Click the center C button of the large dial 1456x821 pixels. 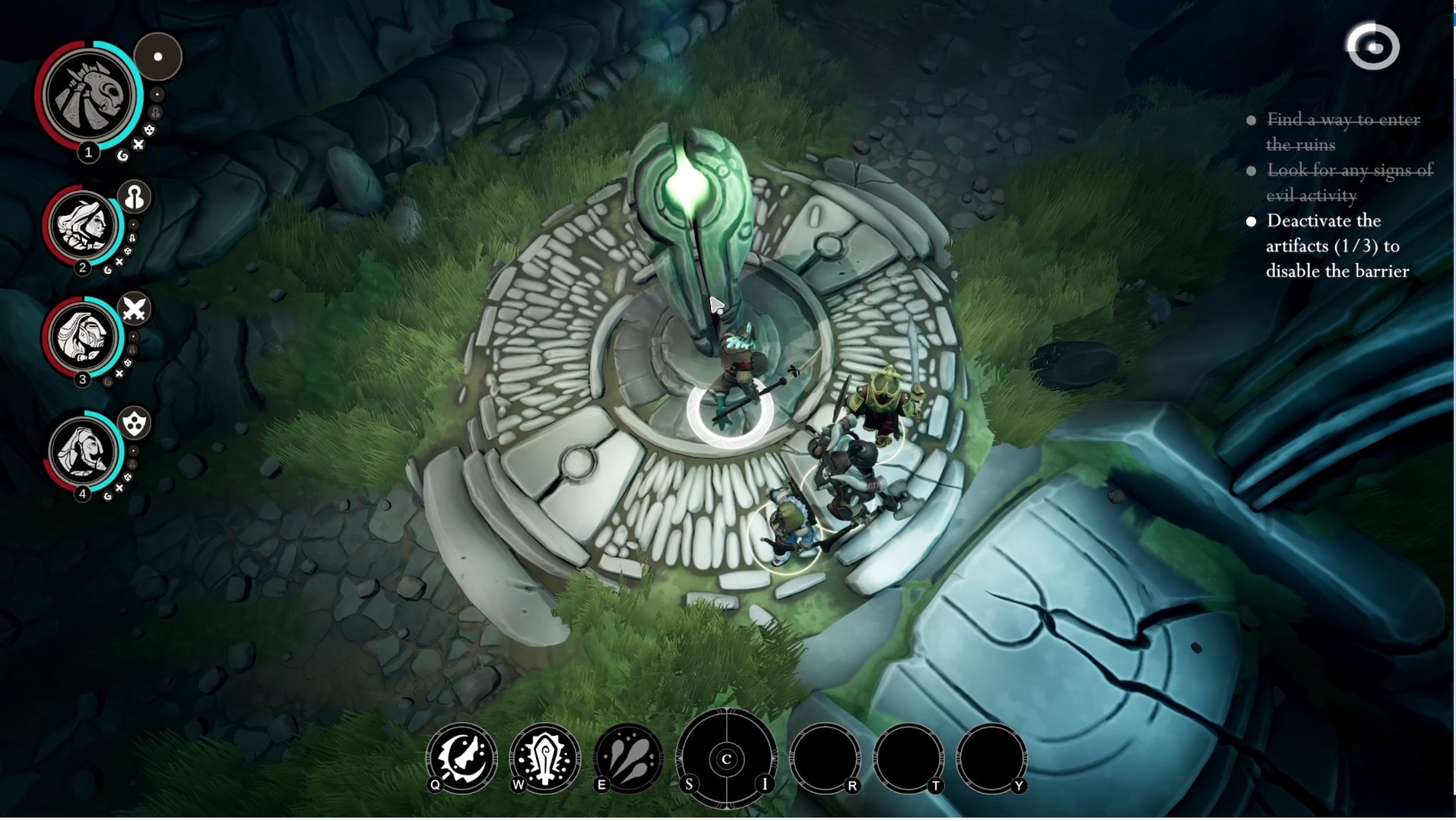pyautogui.click(x=727, y=759)
